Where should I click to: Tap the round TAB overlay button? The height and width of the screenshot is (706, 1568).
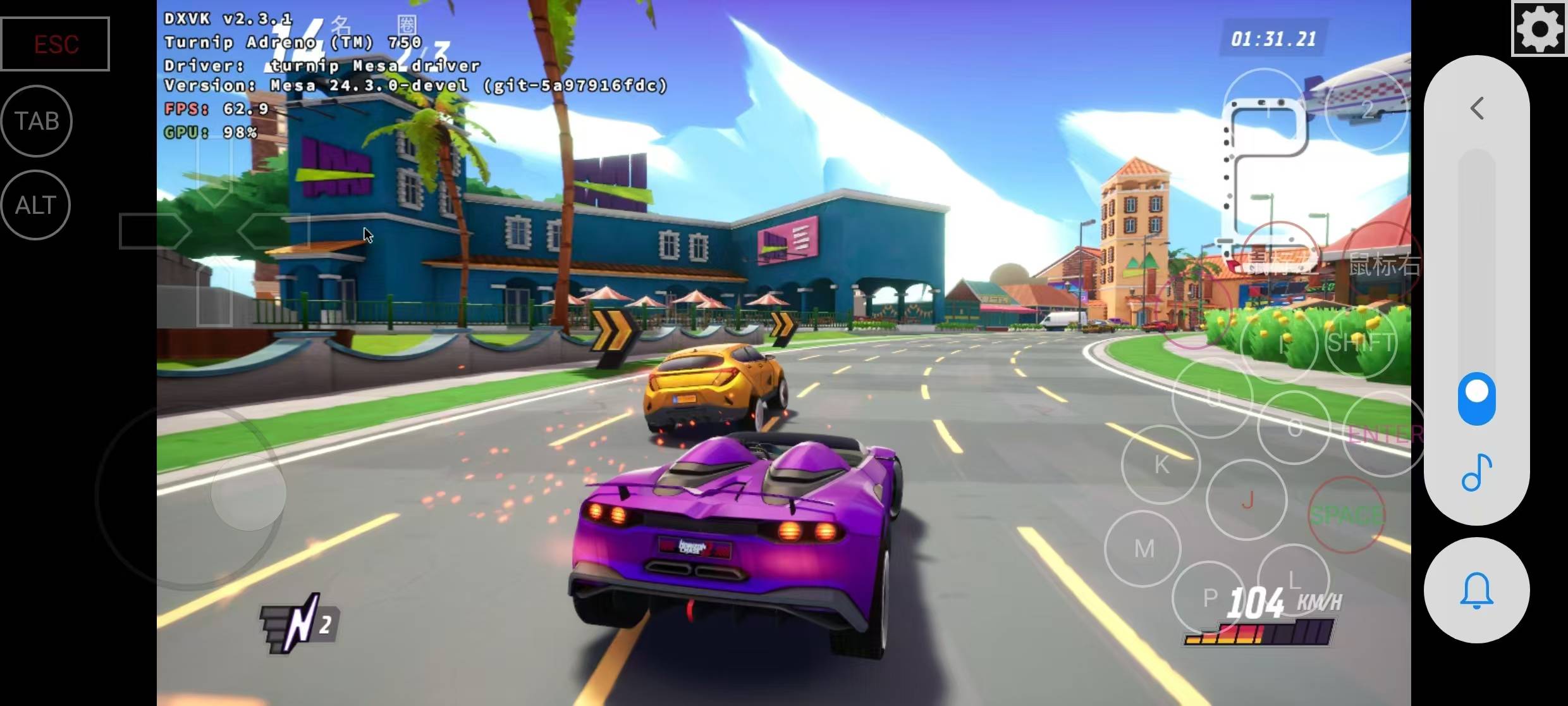click(x=37, y=121)
